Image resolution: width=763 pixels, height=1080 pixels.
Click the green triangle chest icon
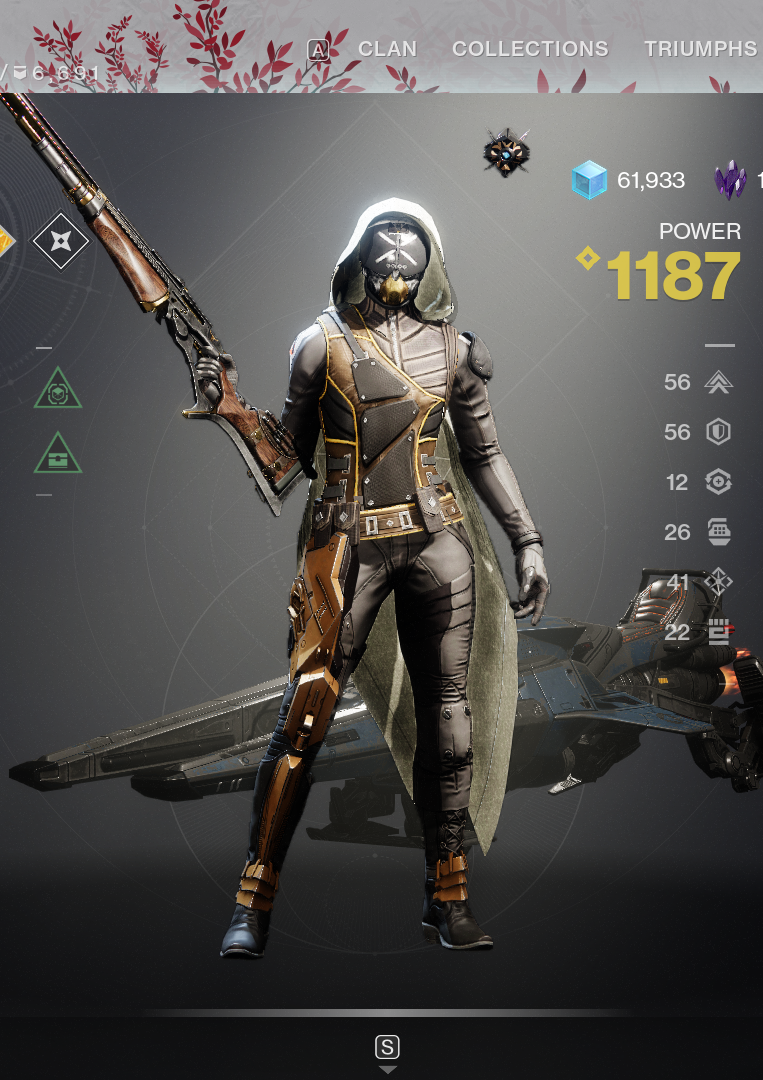point(57,455)
